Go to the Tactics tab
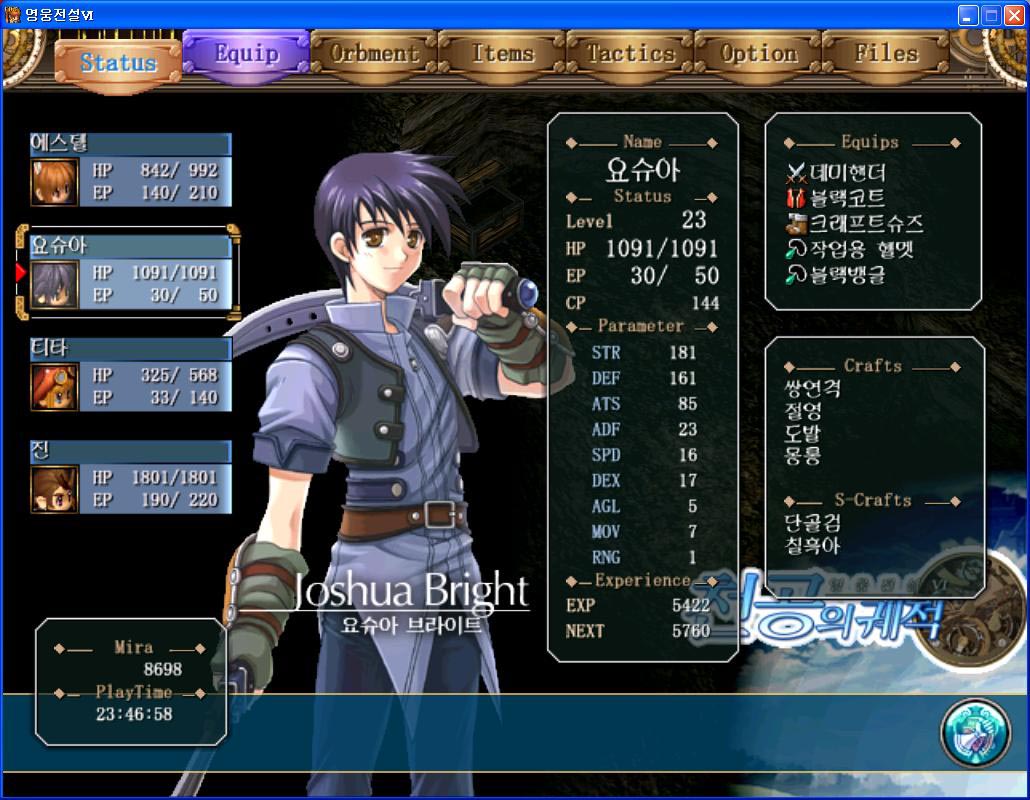 pyautogui.click(x=630, y=53)
